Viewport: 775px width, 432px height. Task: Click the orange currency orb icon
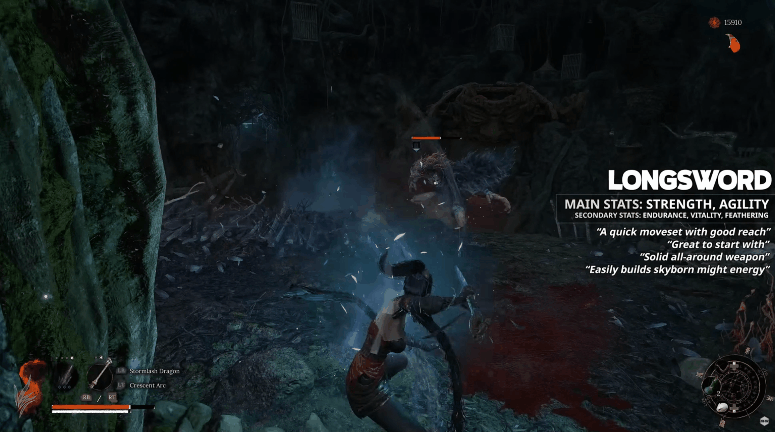click(714, 22)
